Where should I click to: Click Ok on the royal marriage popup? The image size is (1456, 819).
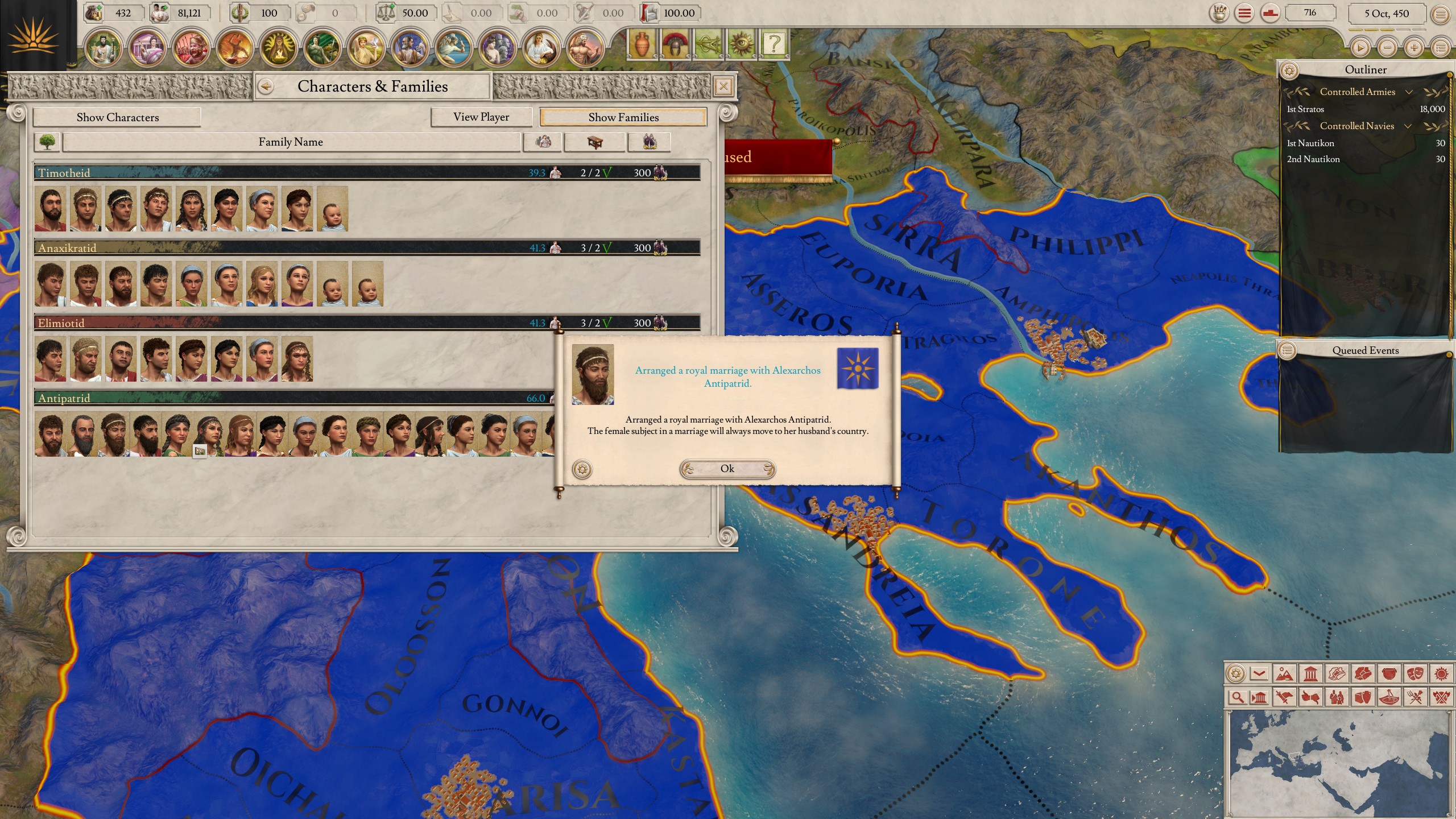(728, 468)
